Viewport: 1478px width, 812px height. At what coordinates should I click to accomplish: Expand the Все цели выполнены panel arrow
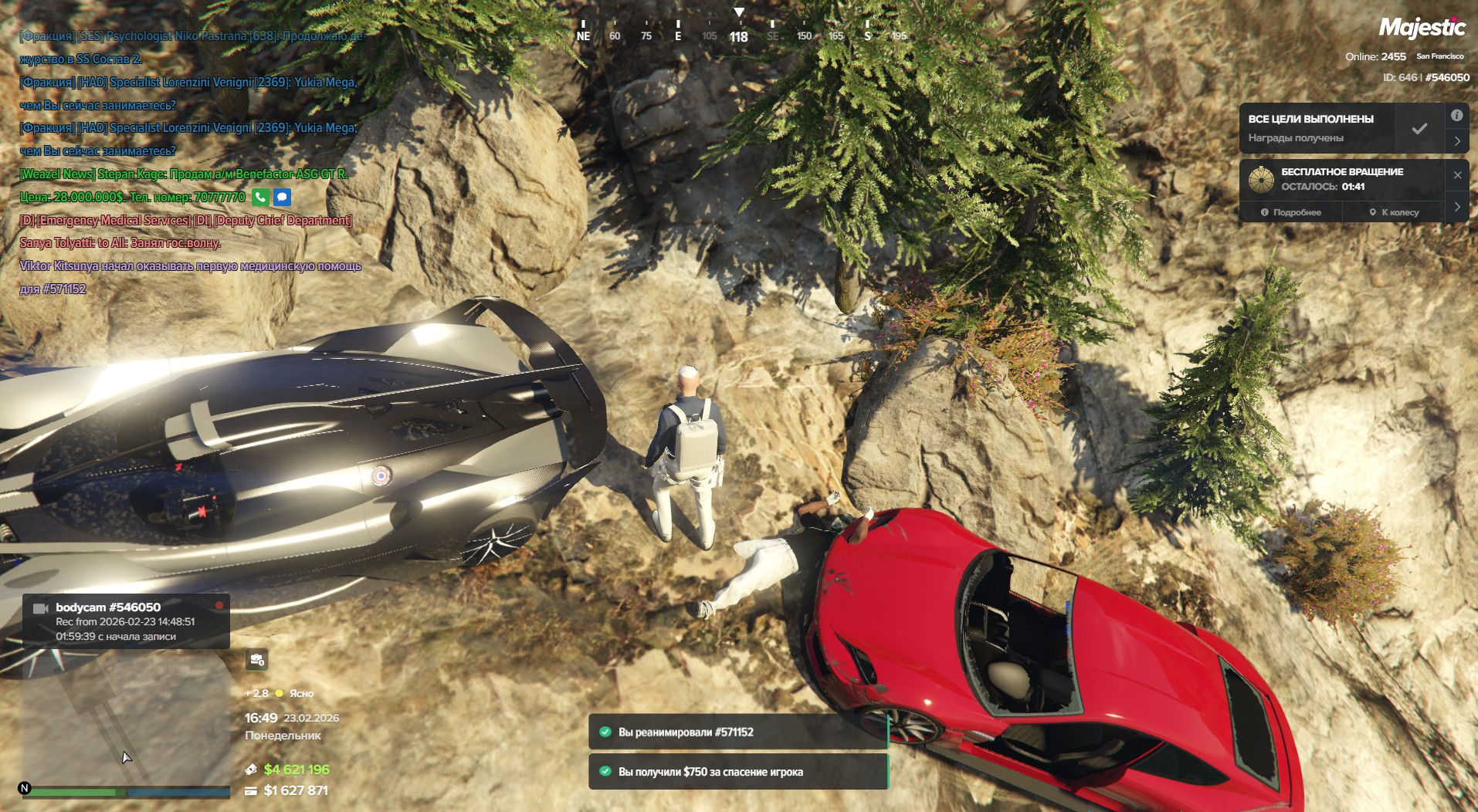click(1457, 141)
